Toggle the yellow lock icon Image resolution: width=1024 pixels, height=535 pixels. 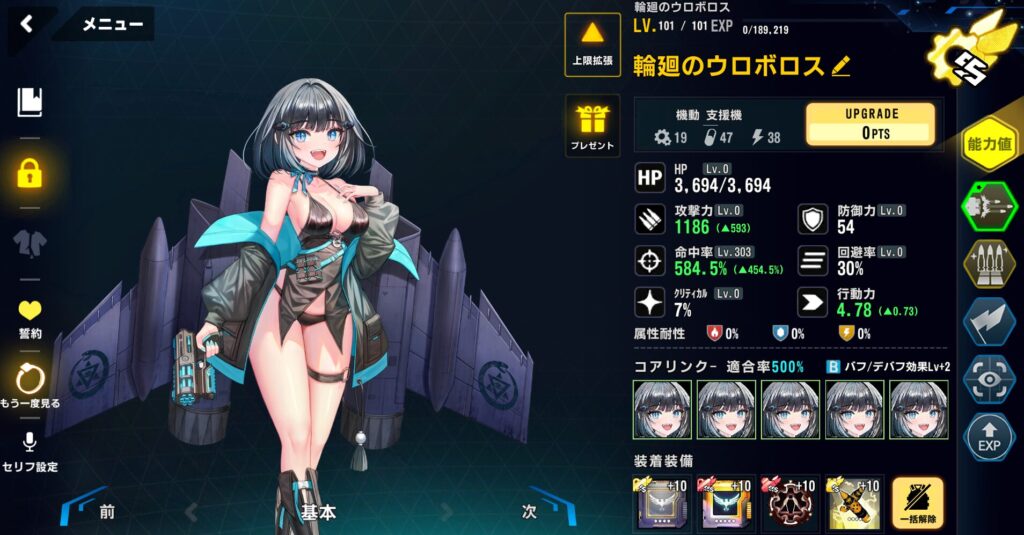(x=30, y=174)
